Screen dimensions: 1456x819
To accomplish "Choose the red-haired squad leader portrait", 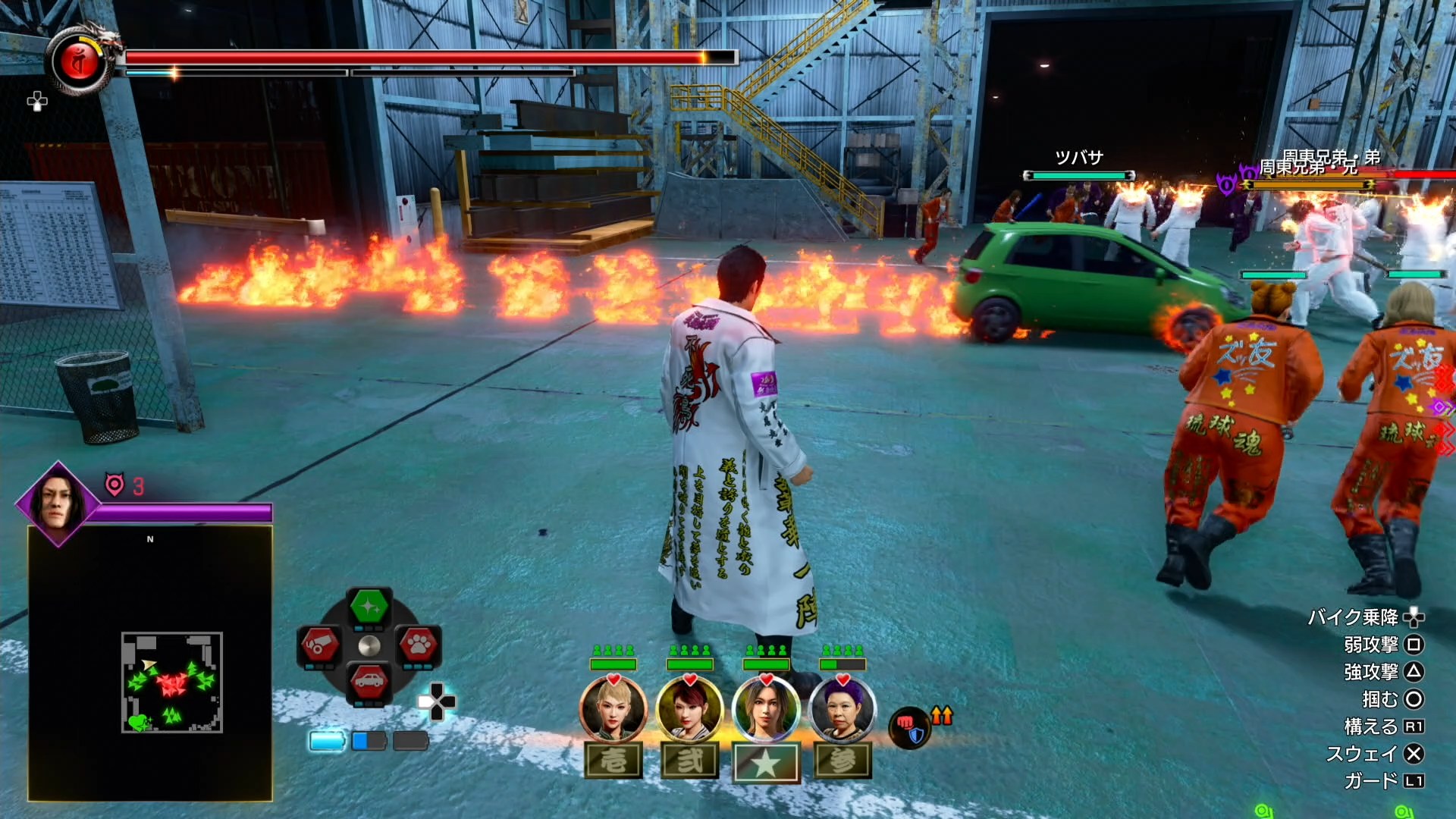I will tap(689, 710).
